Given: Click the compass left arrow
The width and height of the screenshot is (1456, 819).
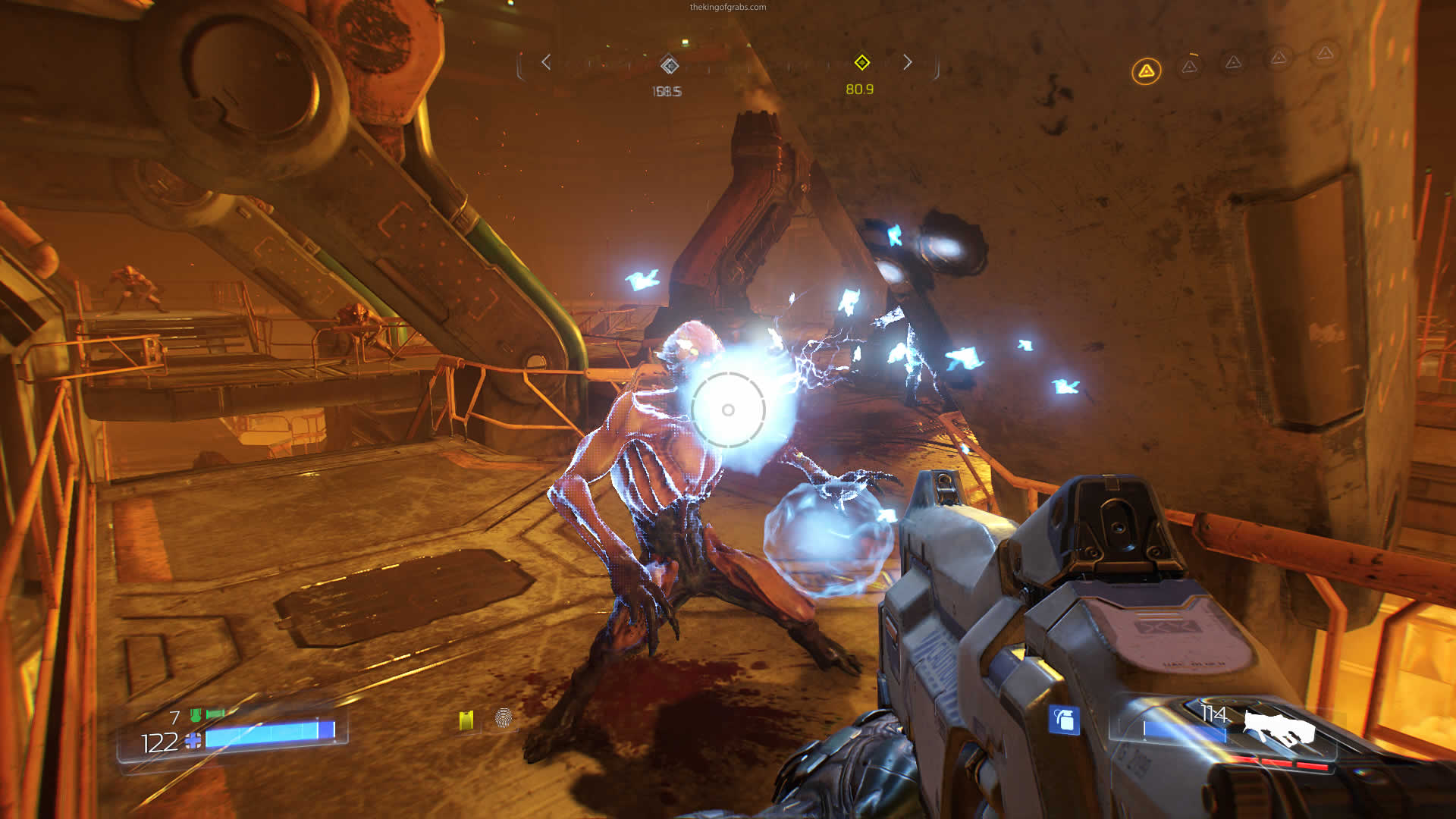Looking at the screenshot, I should pos(546,62).
